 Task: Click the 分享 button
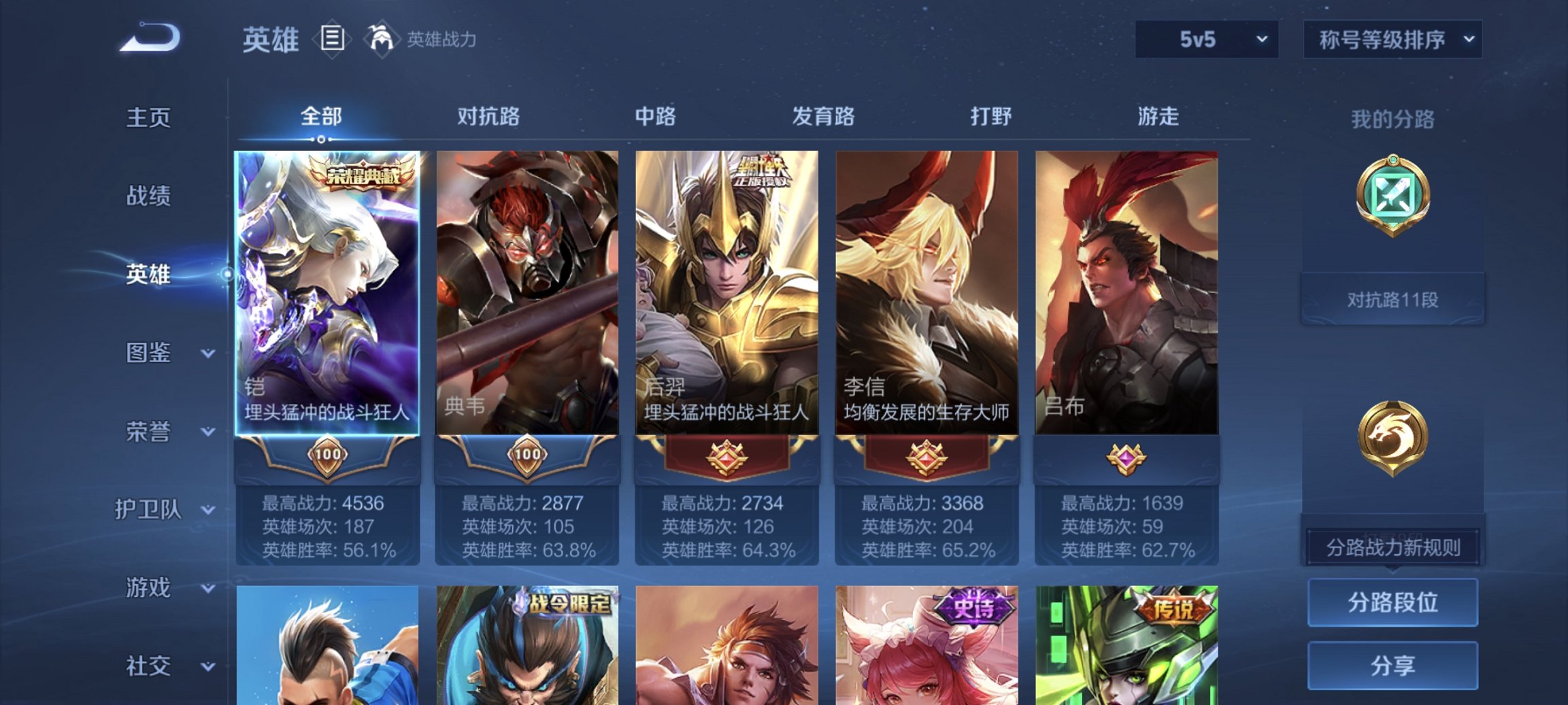coord(1392,666)
